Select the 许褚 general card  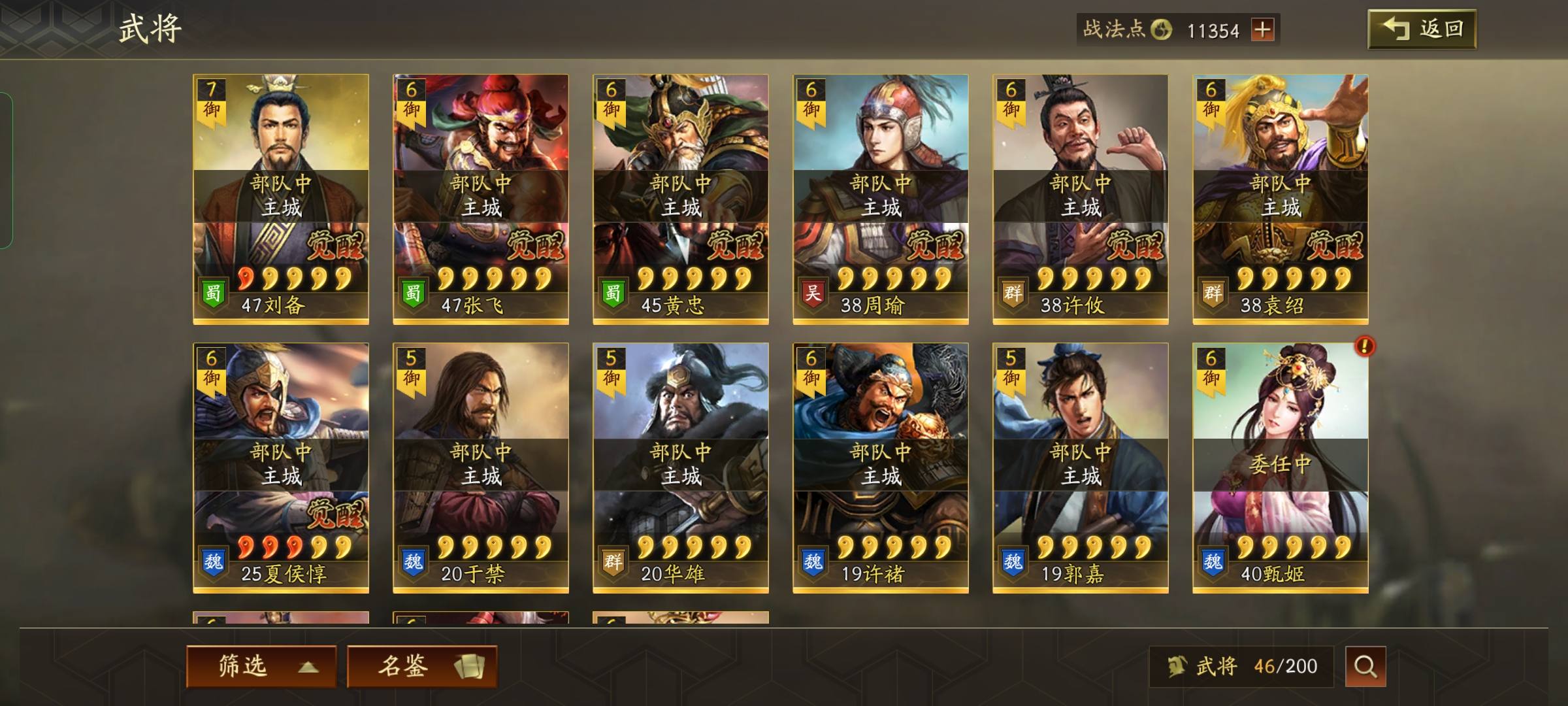click(881, 467)
